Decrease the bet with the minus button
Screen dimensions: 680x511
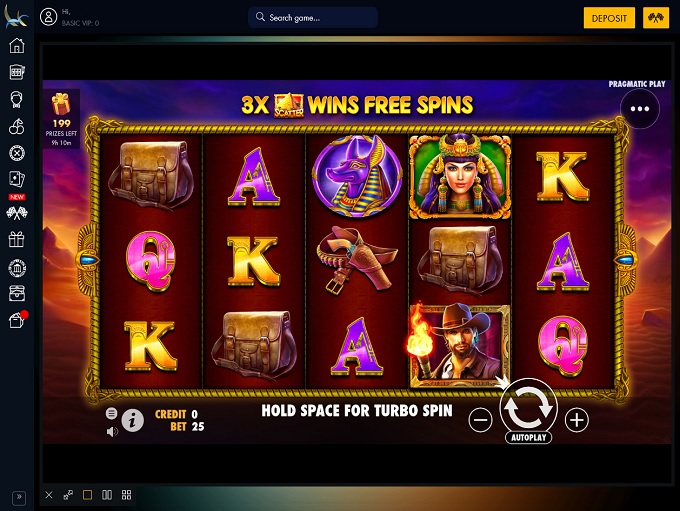(480, 421)
